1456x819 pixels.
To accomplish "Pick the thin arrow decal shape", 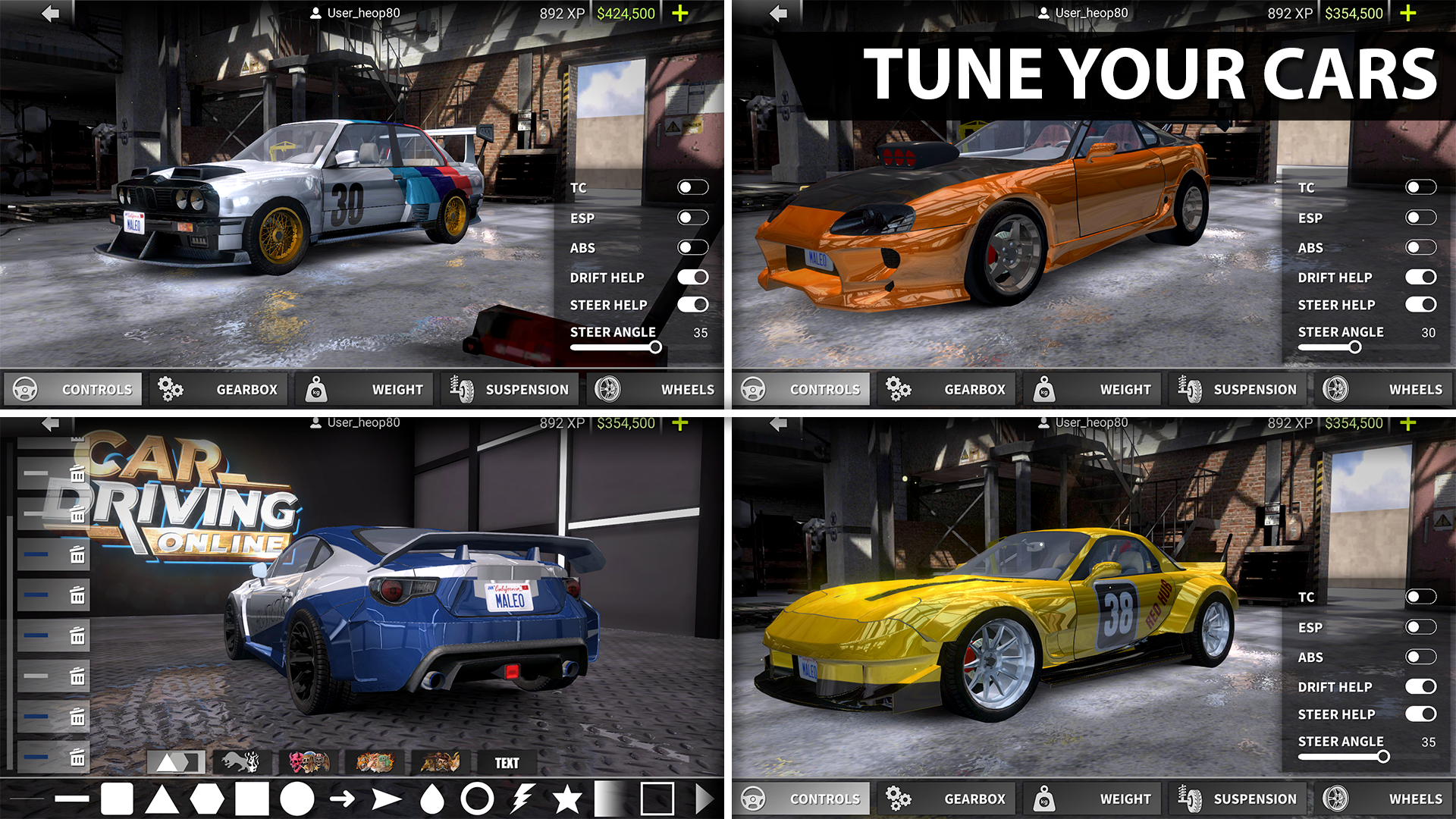I will pos(342,799).
